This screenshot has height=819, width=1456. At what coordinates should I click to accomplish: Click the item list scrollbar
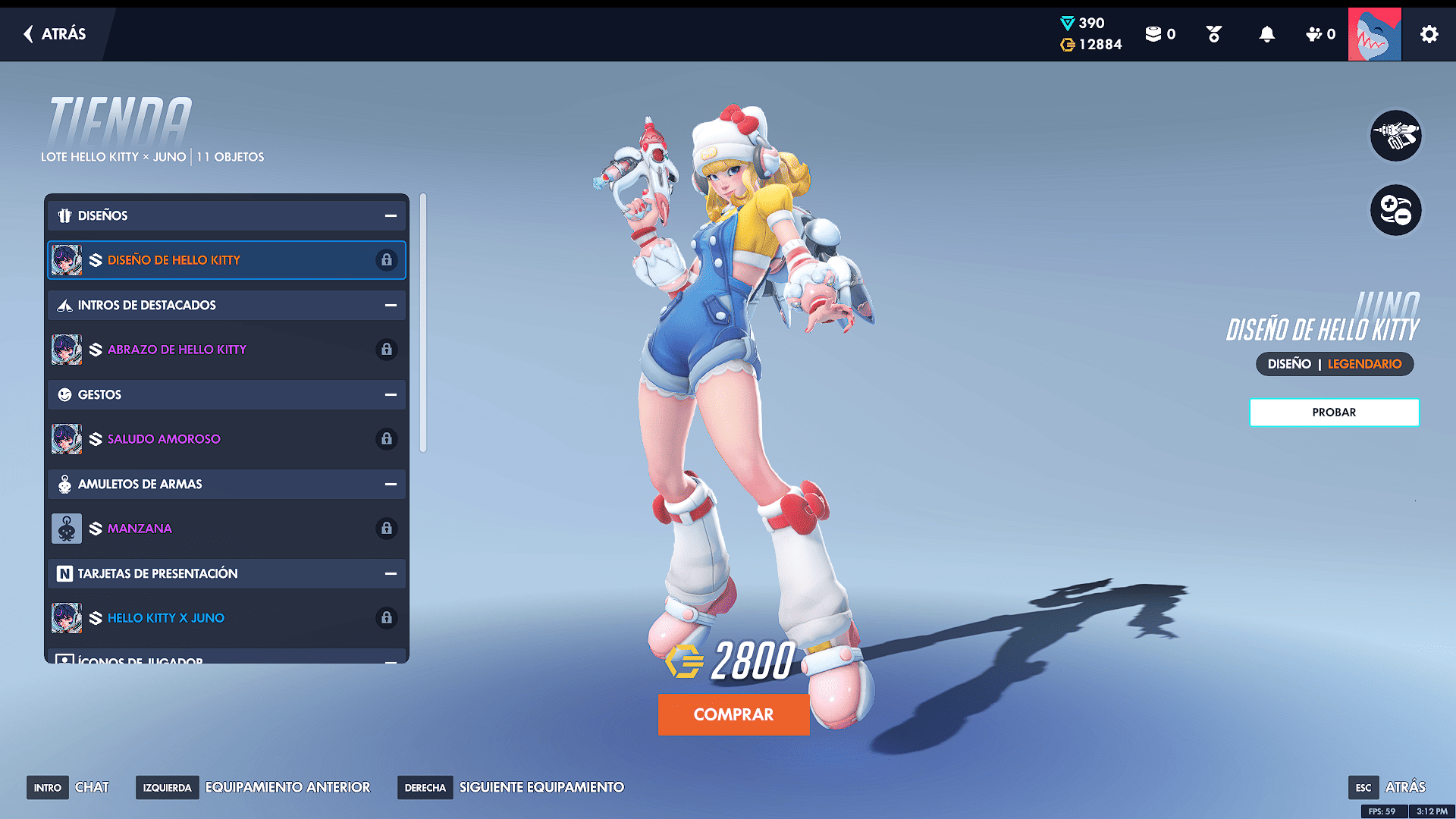point(423,323)
